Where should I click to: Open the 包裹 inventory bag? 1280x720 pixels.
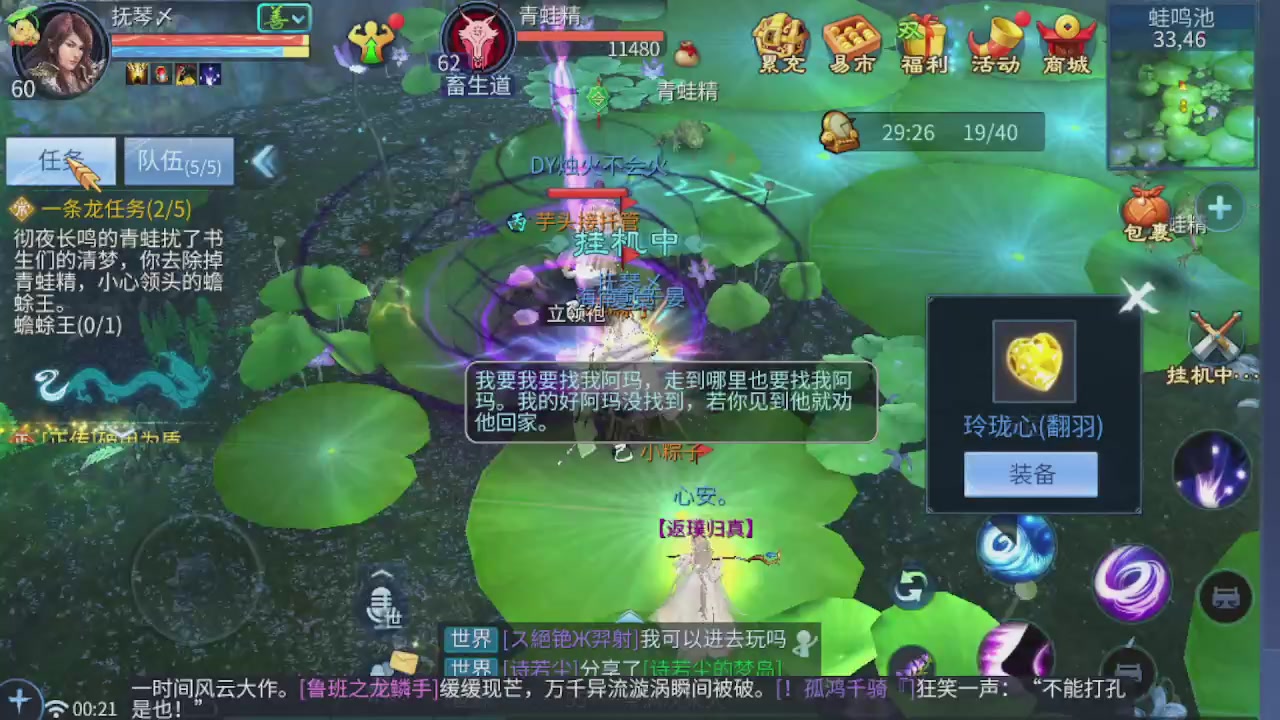pyautogui.click(x=1148, y=210)
